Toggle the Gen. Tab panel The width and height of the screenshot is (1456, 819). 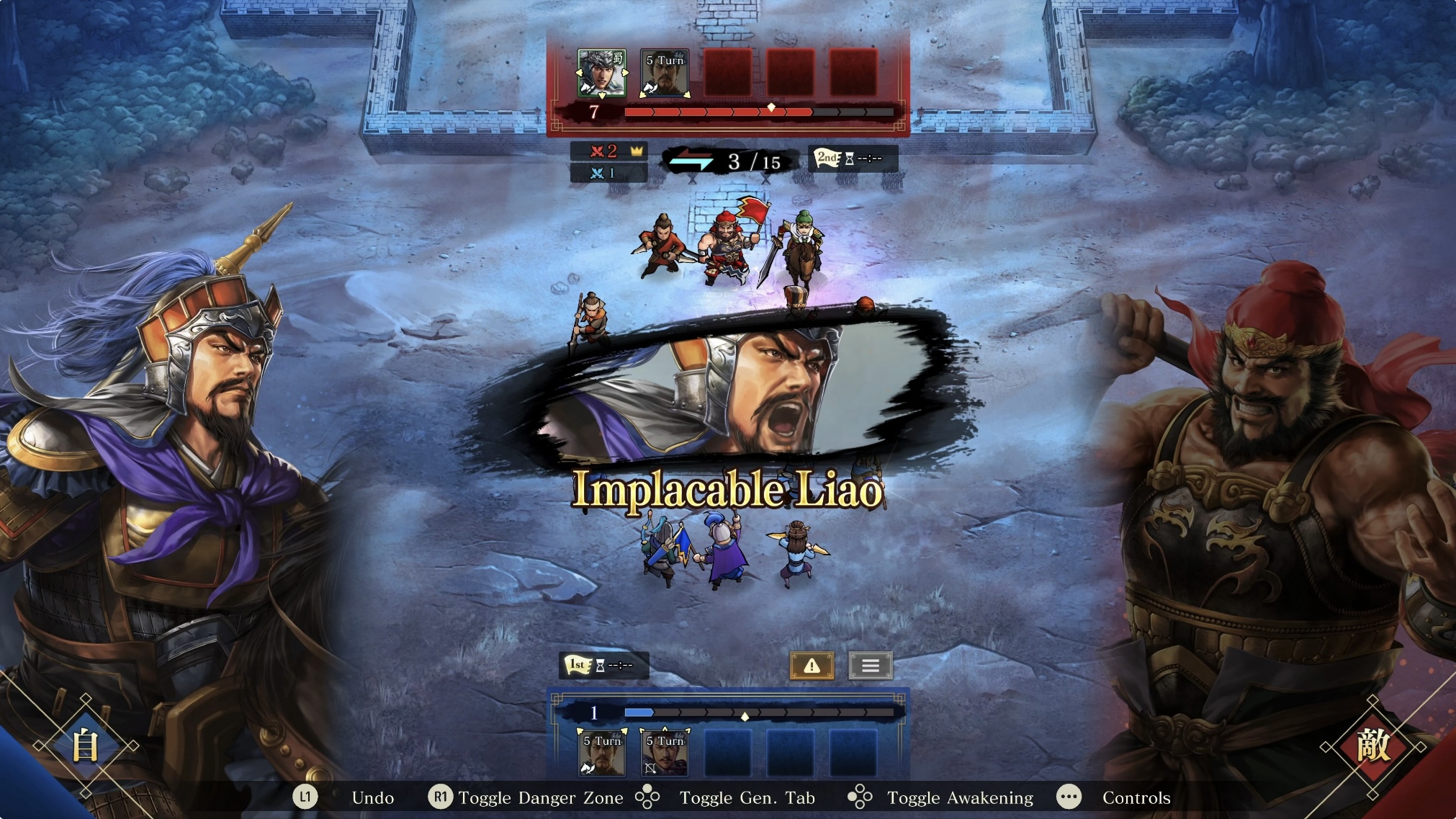tap(747, 798)
